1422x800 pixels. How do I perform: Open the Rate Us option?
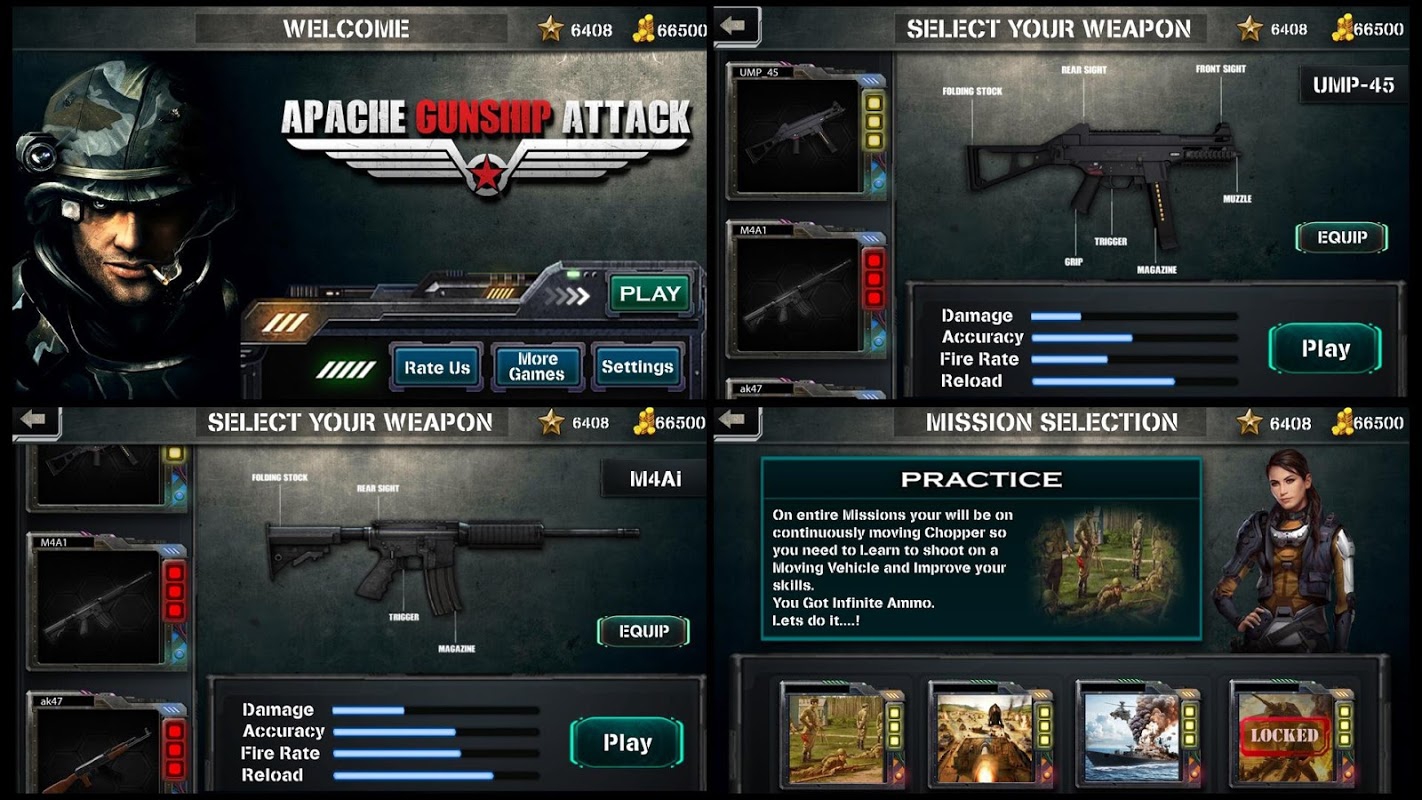[x=437, y=367]
